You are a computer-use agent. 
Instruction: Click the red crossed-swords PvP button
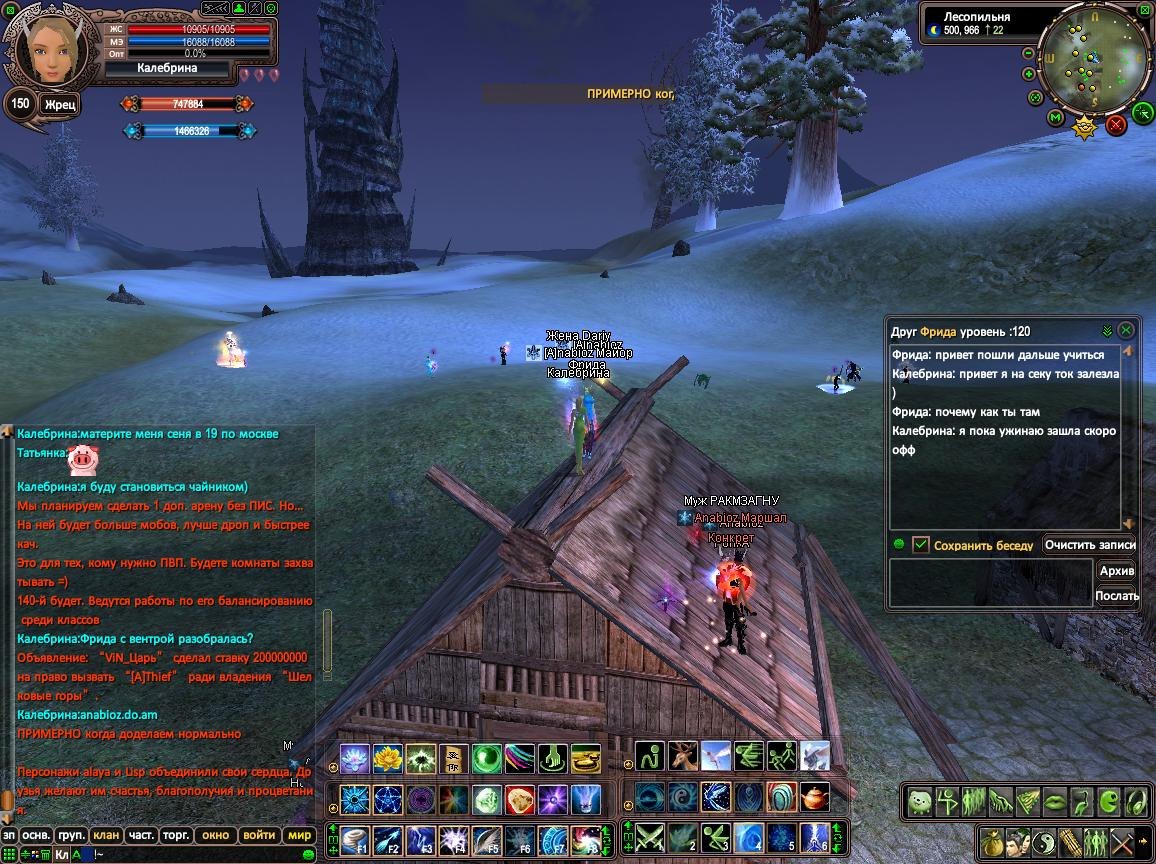pyautogui.click(x=1116, y=125)
